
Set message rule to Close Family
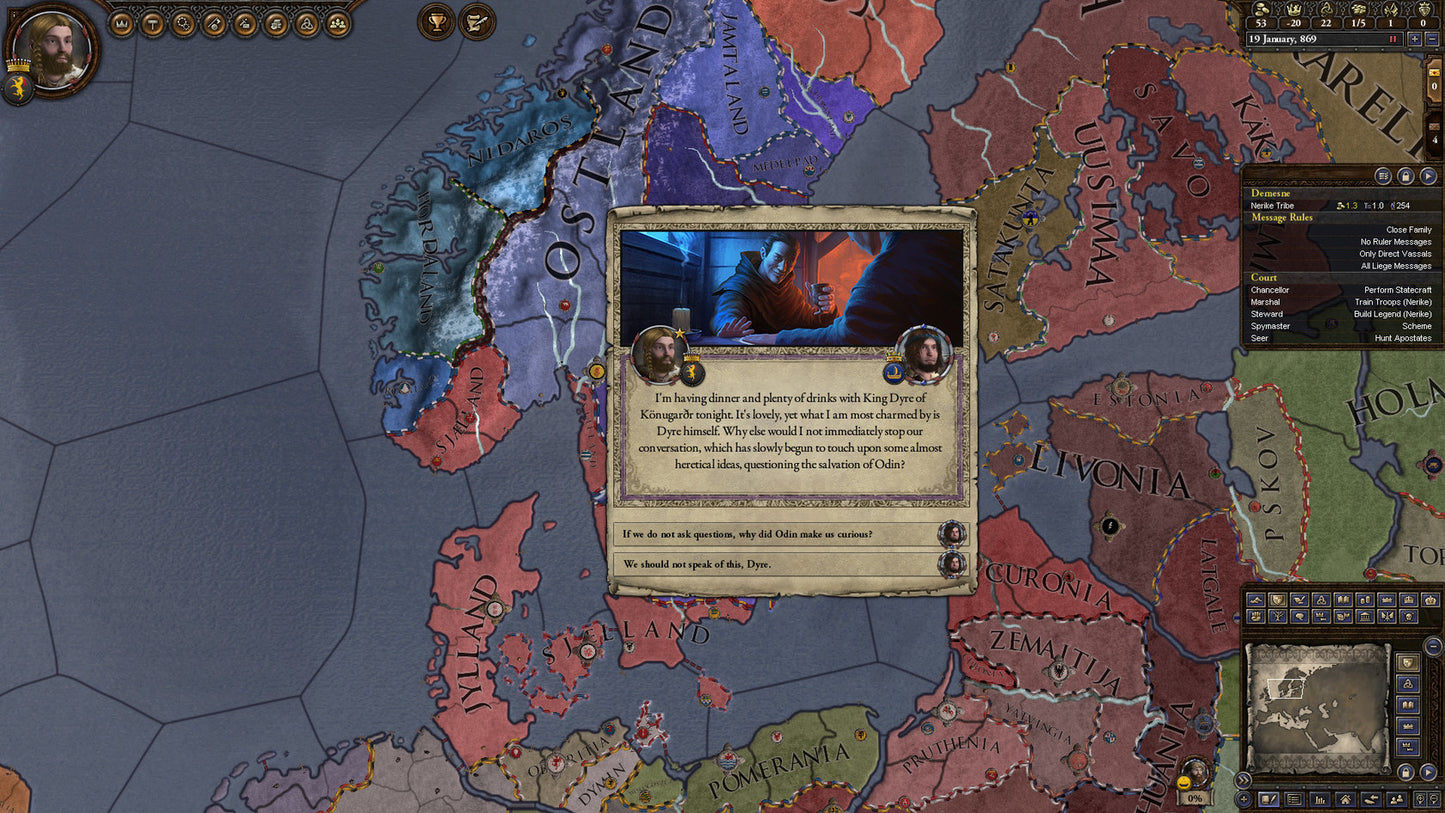1408,229
